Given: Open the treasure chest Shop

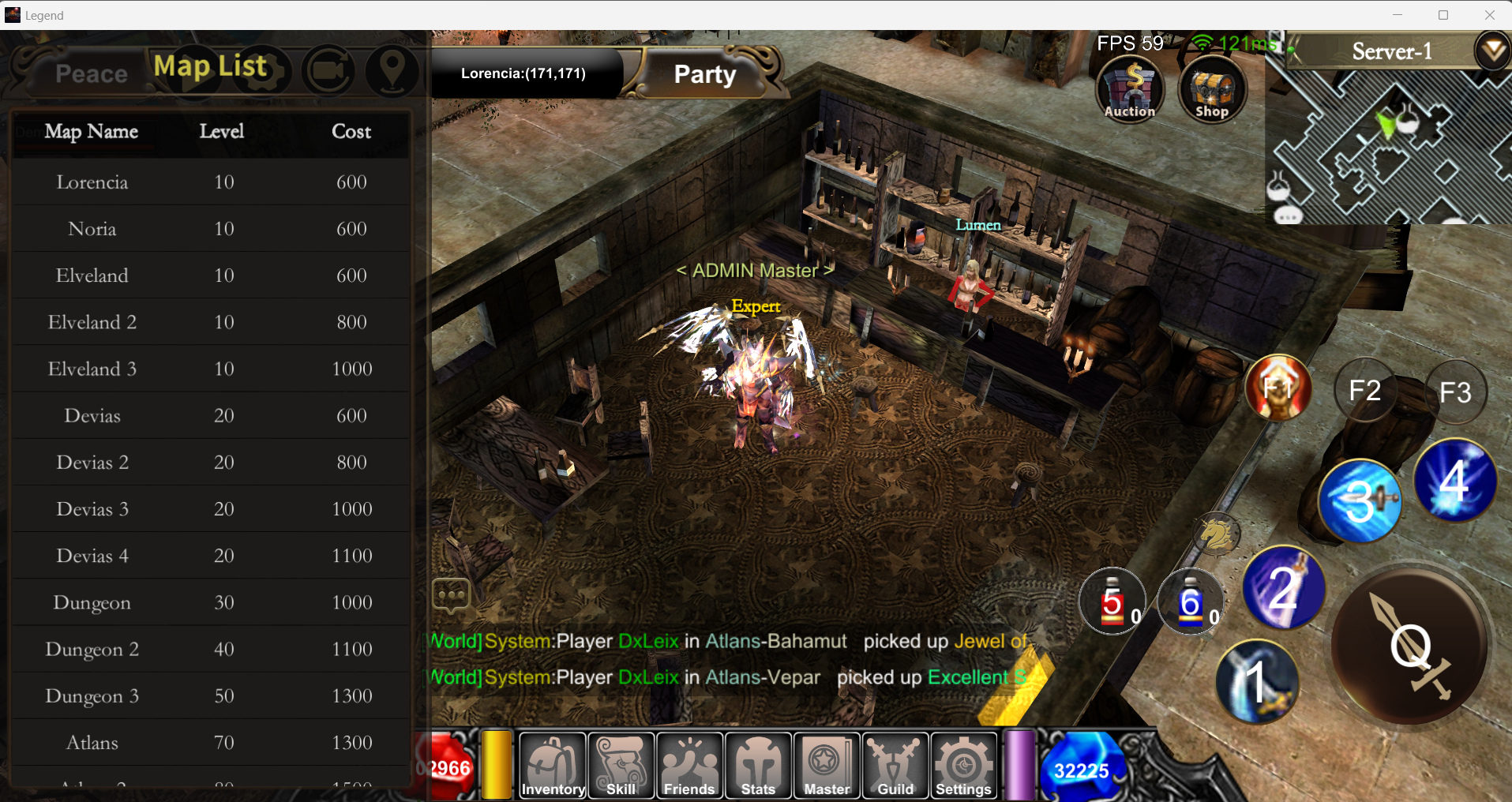Looking at the screenshot, I should point(1211,90).
